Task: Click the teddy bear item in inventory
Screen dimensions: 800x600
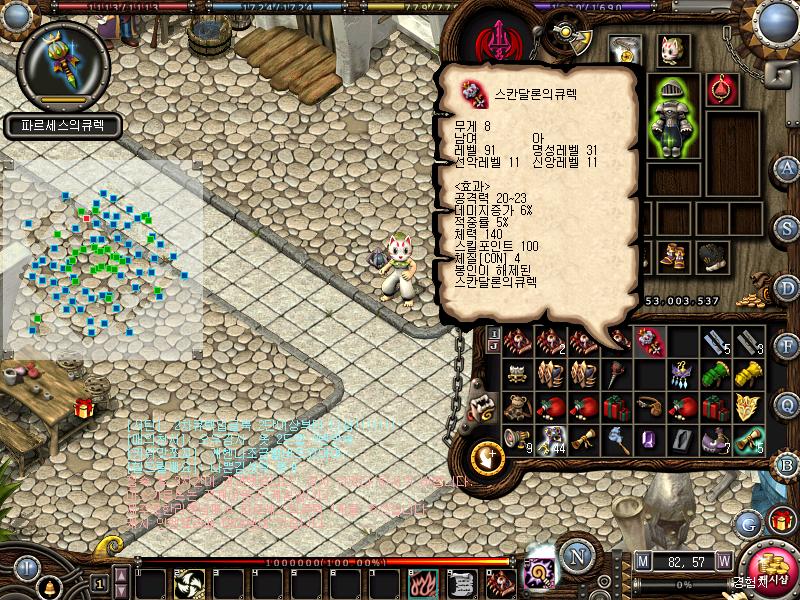Action: (x=518, y=408)
